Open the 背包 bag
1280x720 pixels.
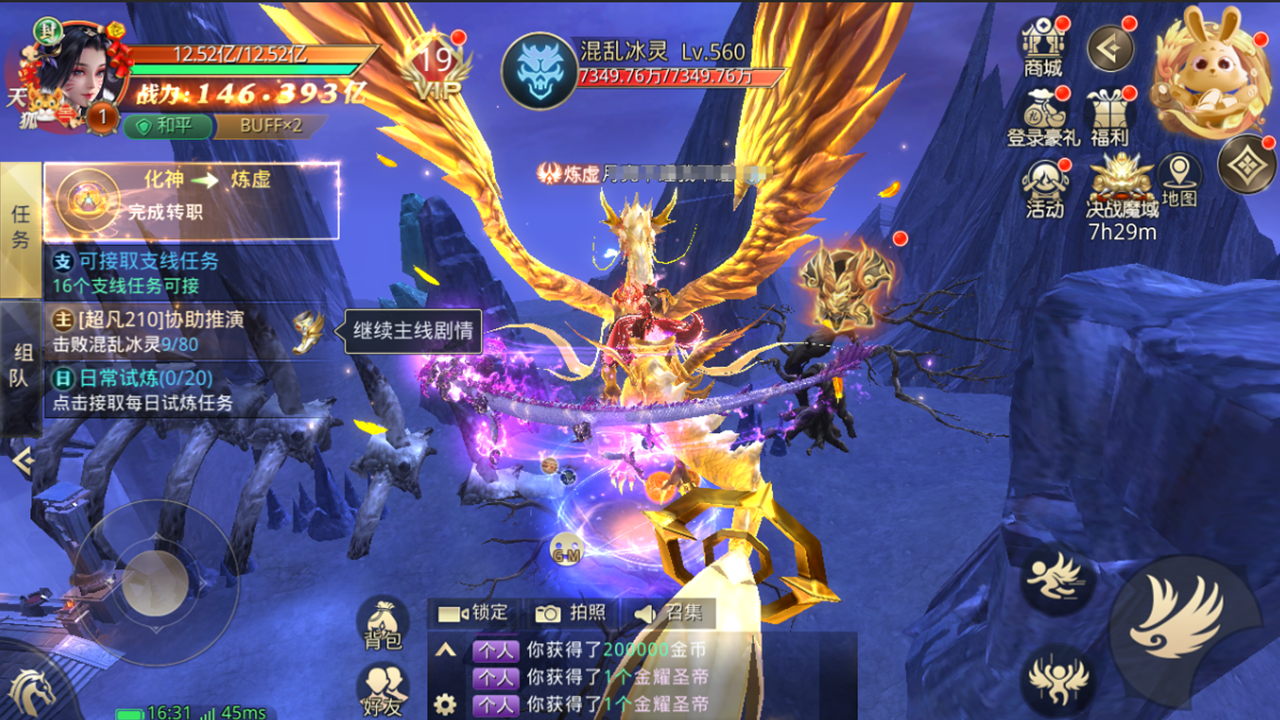(x=383, y=623)
